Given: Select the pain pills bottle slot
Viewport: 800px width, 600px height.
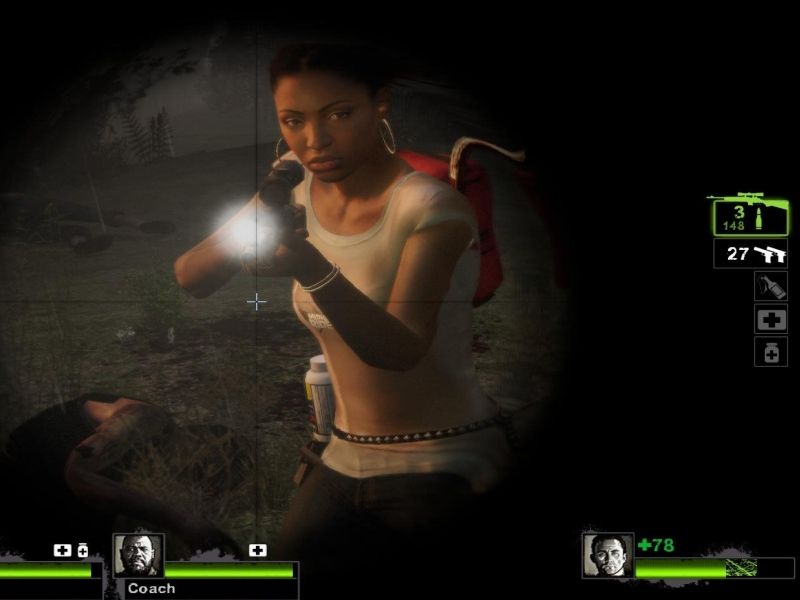Looking at the screenshot, I should (x=770, y=352).
